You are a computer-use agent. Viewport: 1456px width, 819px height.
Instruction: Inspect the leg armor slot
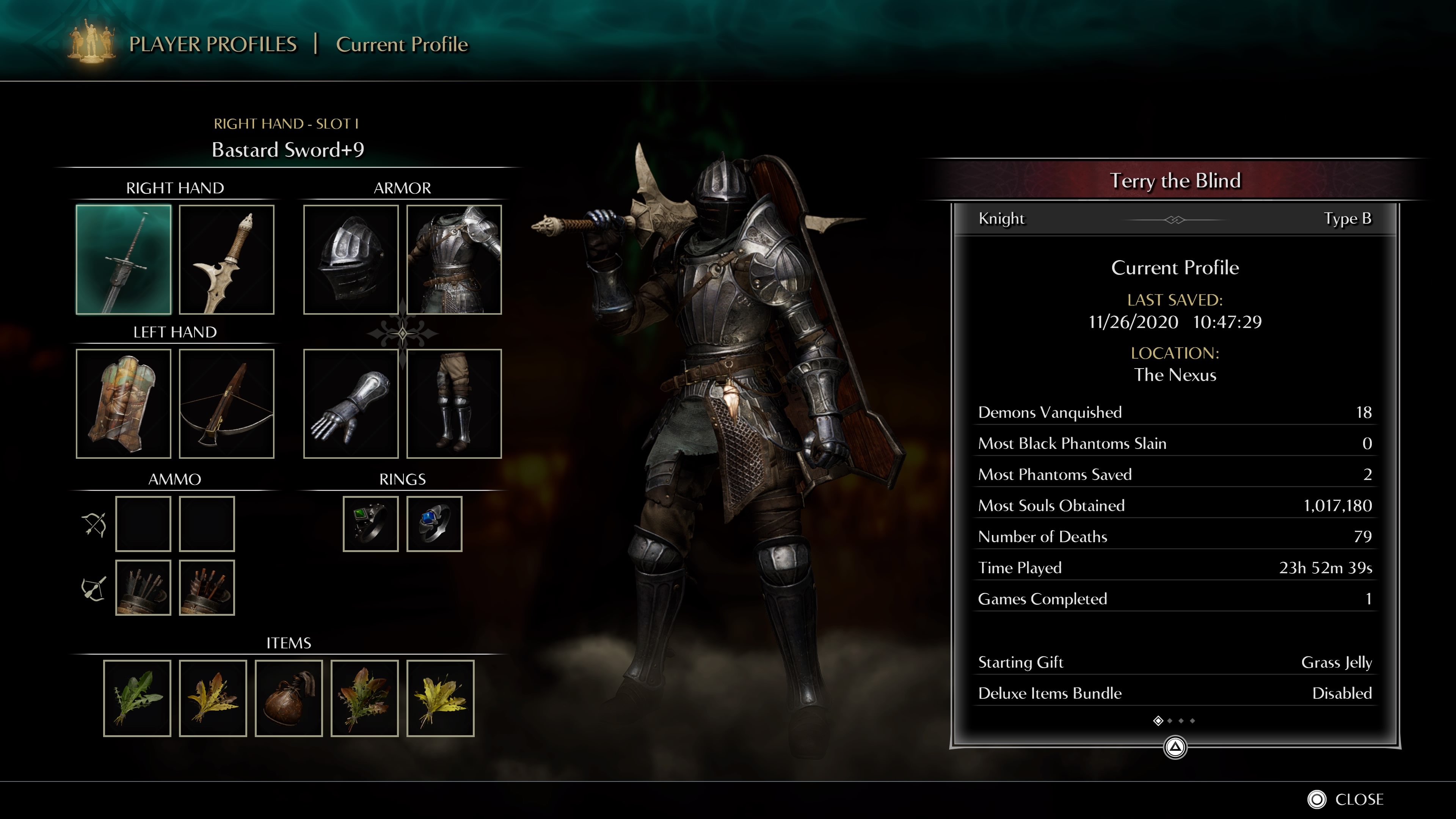click(454, 403)
